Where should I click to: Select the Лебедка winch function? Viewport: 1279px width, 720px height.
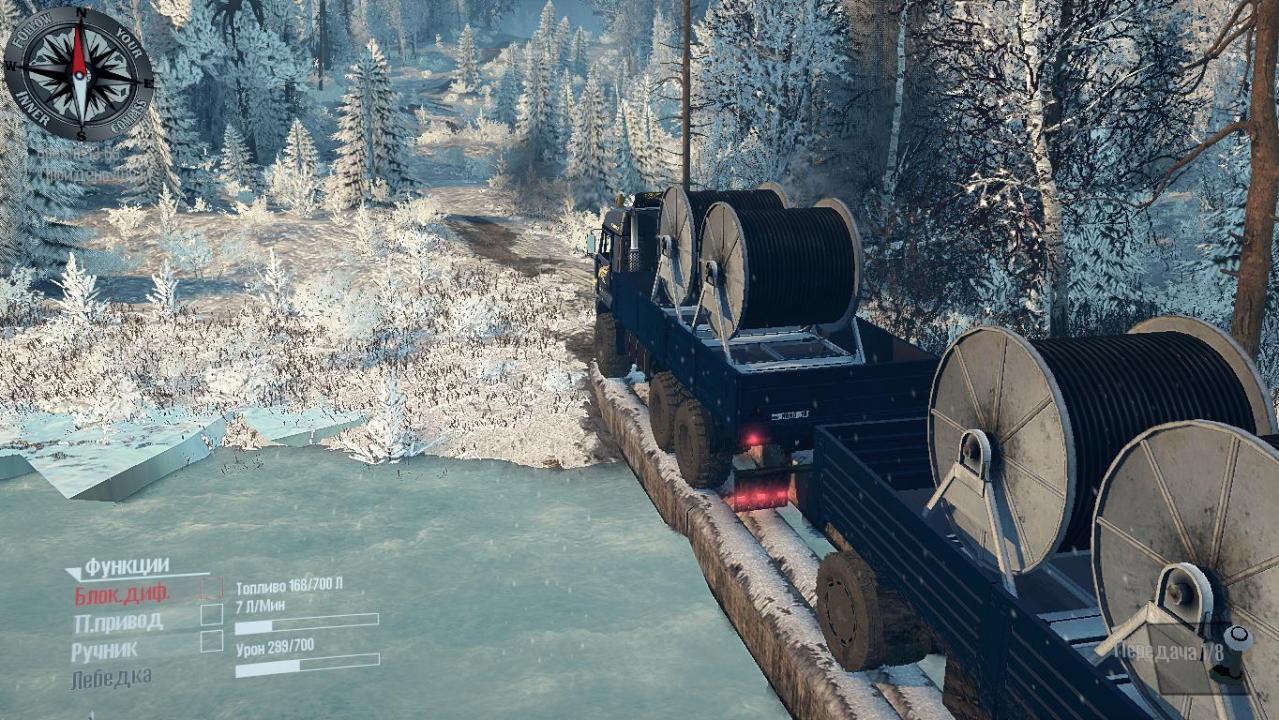(x=111, y=678)
